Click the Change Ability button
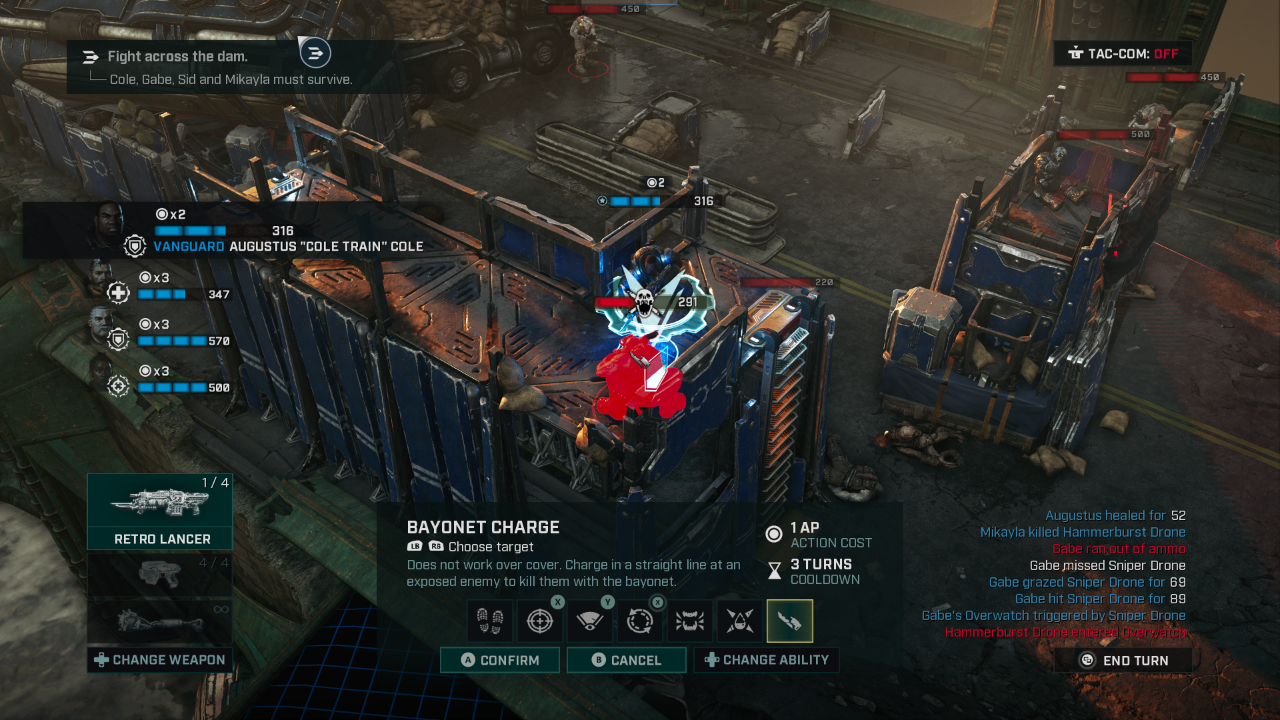This screenshot has height=720, width=1280. [766, 660]
